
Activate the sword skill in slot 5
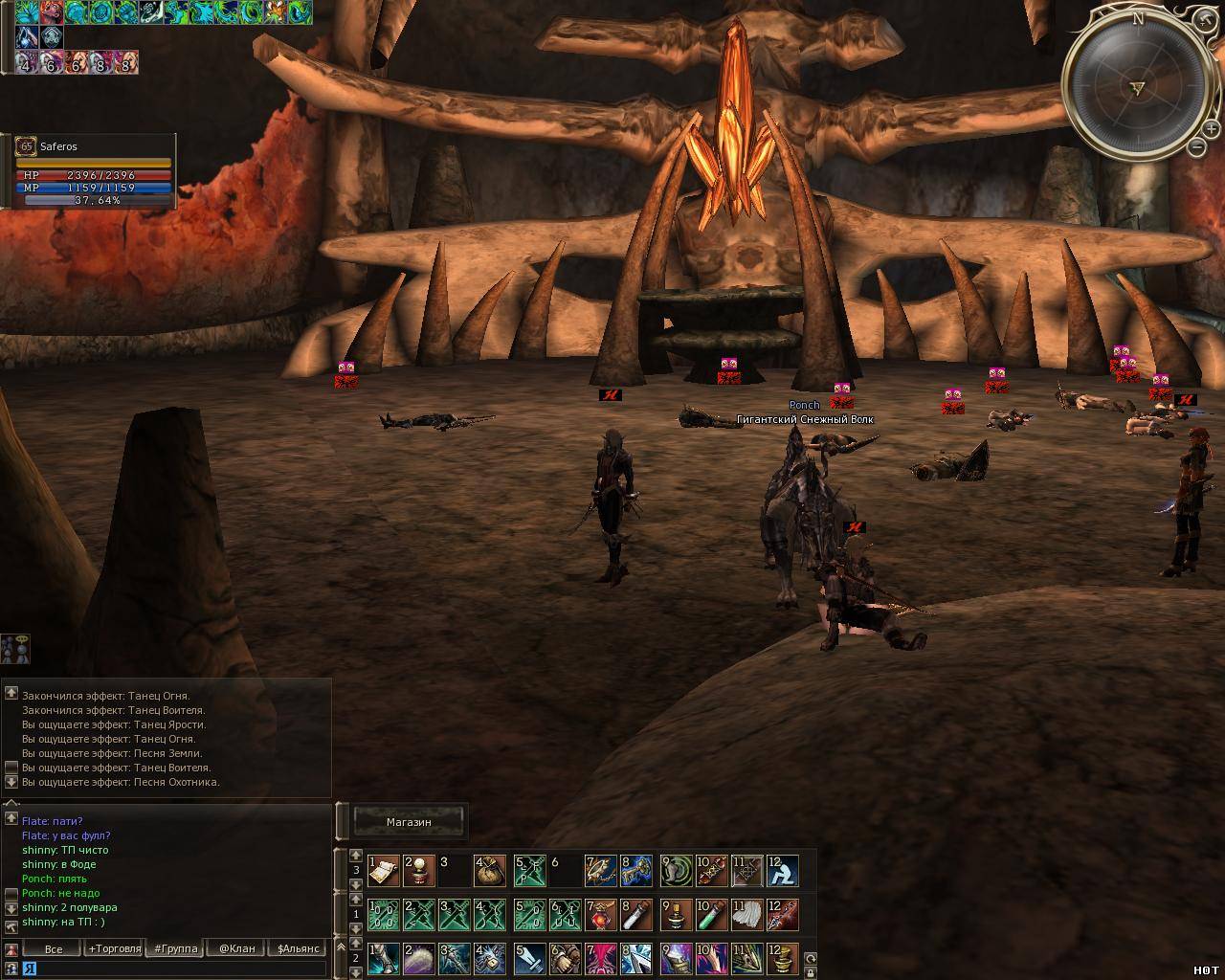(529, 959)
